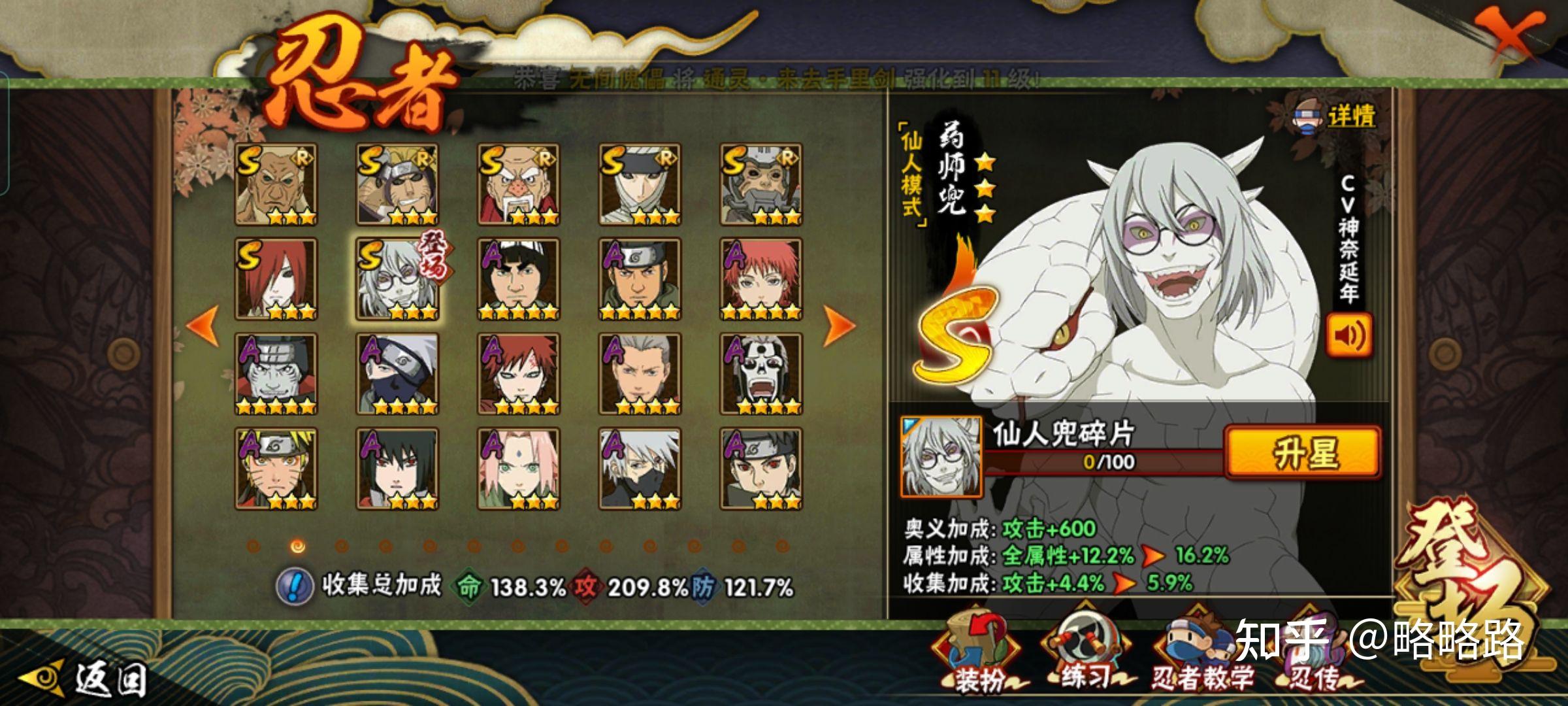Pick the Gaara portrait with forehead tattoo
Image resolution: width=1568 pixels, height=706 pixels.
click(518, 374)
